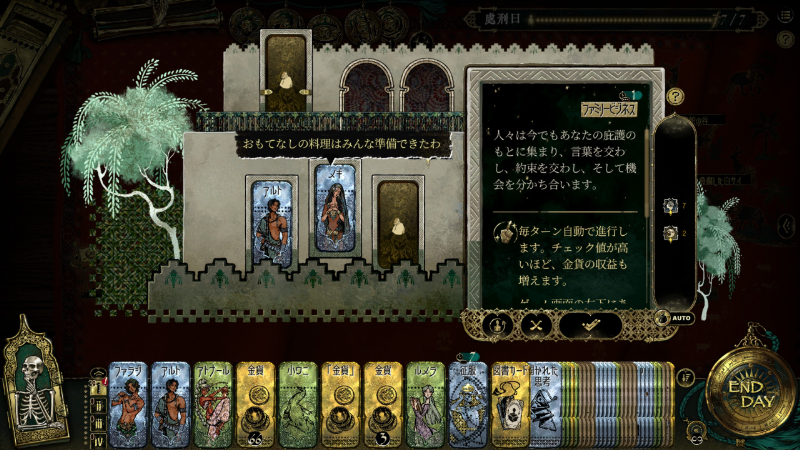Pick the アトナール card from the hand
Screen dimensions: 800x450
pos(213,402)
